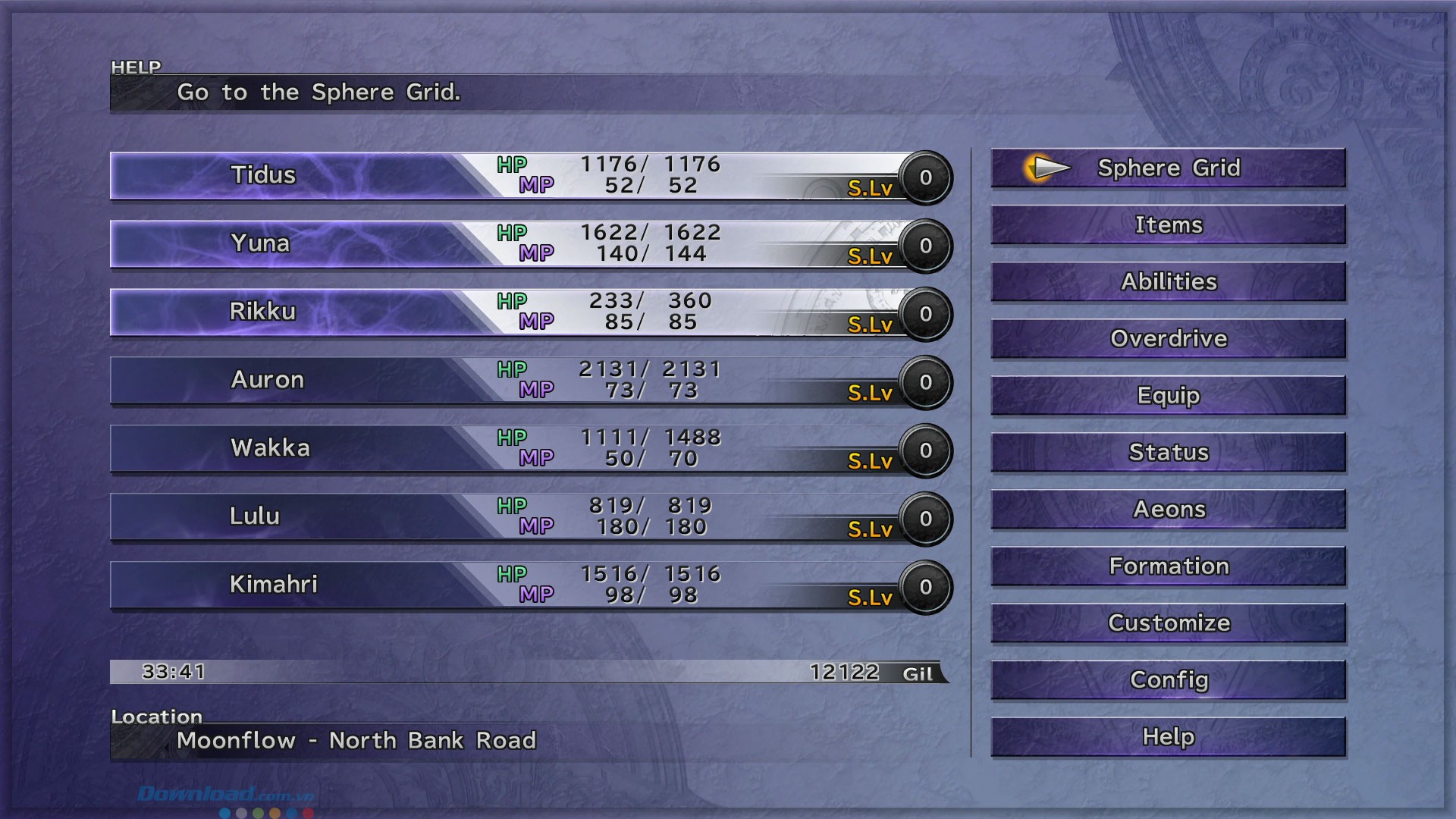Select the Items menu entry
The width and height of the screenshot is (1456, 819).
click(x=1168, y=224)
